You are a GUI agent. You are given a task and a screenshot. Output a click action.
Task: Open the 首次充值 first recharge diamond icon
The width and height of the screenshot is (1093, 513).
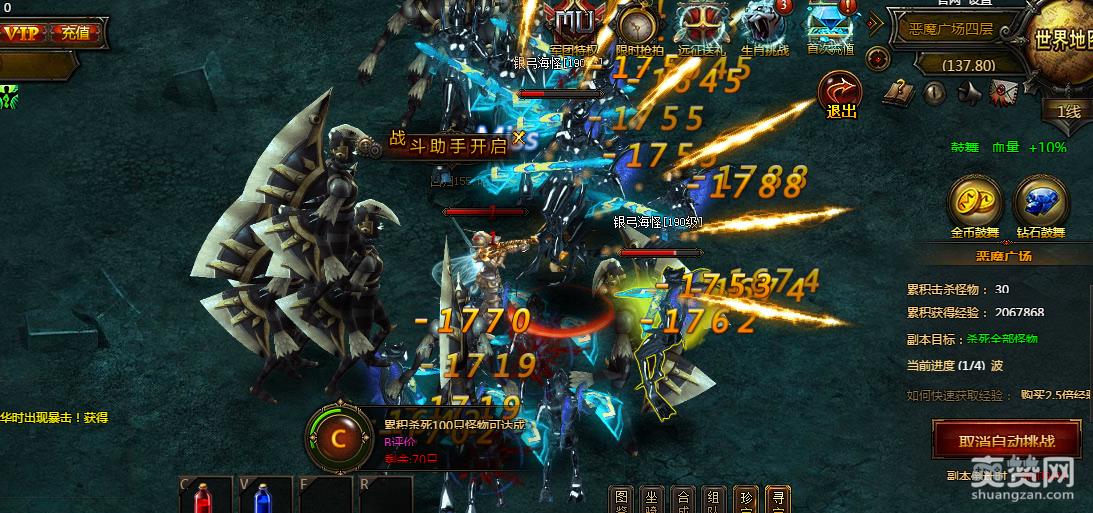pos(829,27)
